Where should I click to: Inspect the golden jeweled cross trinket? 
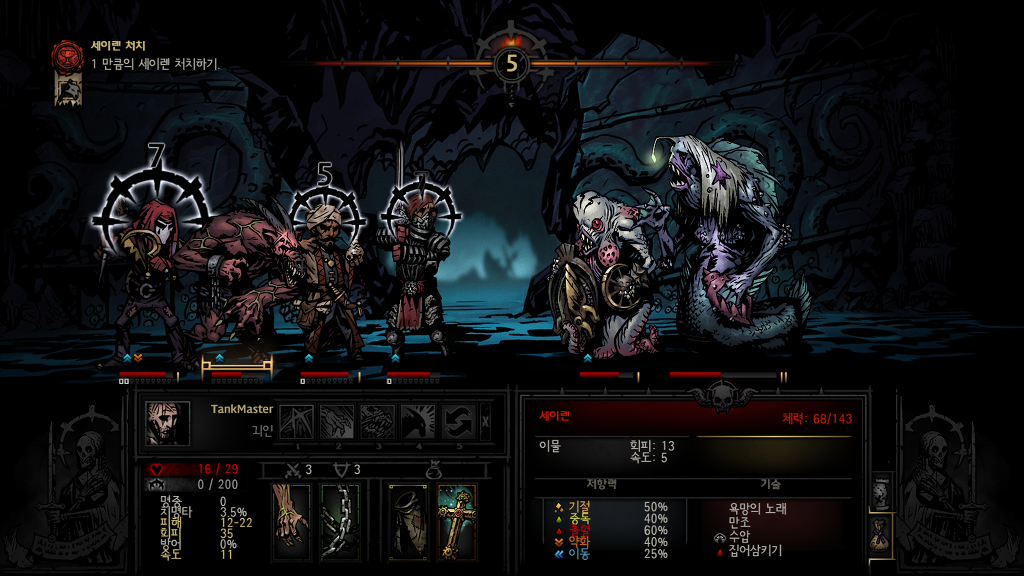pyautogui.click(x=456, y=520)
